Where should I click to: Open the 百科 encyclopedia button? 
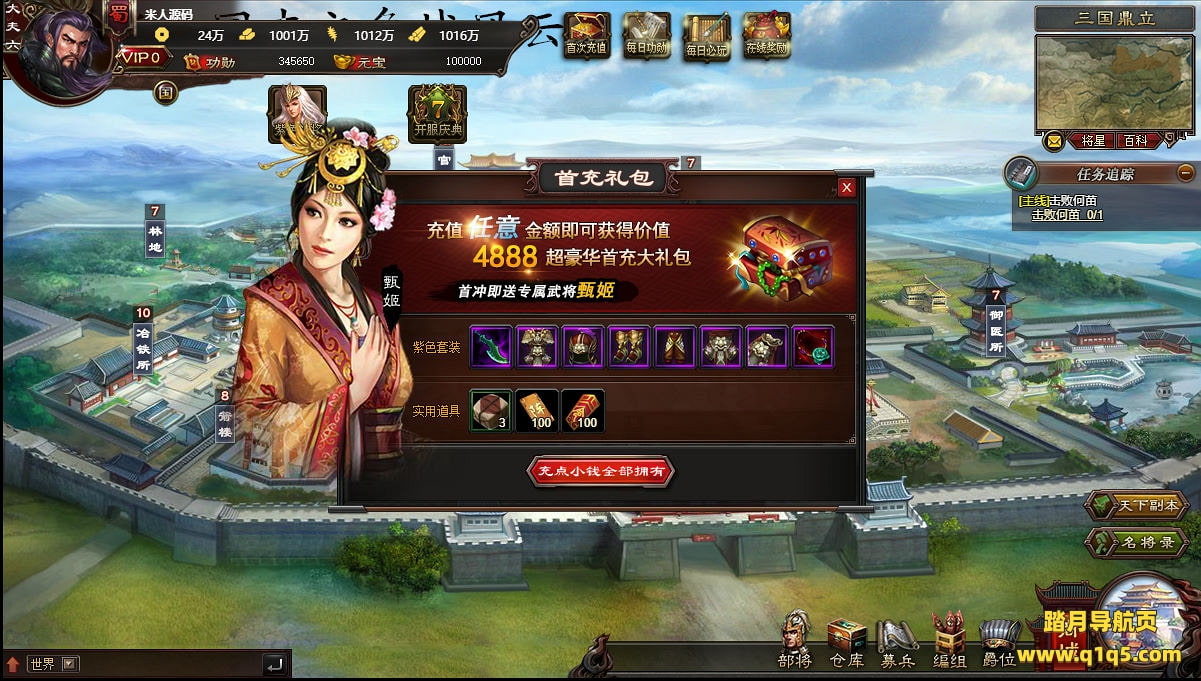click(x=1135, y=141)
